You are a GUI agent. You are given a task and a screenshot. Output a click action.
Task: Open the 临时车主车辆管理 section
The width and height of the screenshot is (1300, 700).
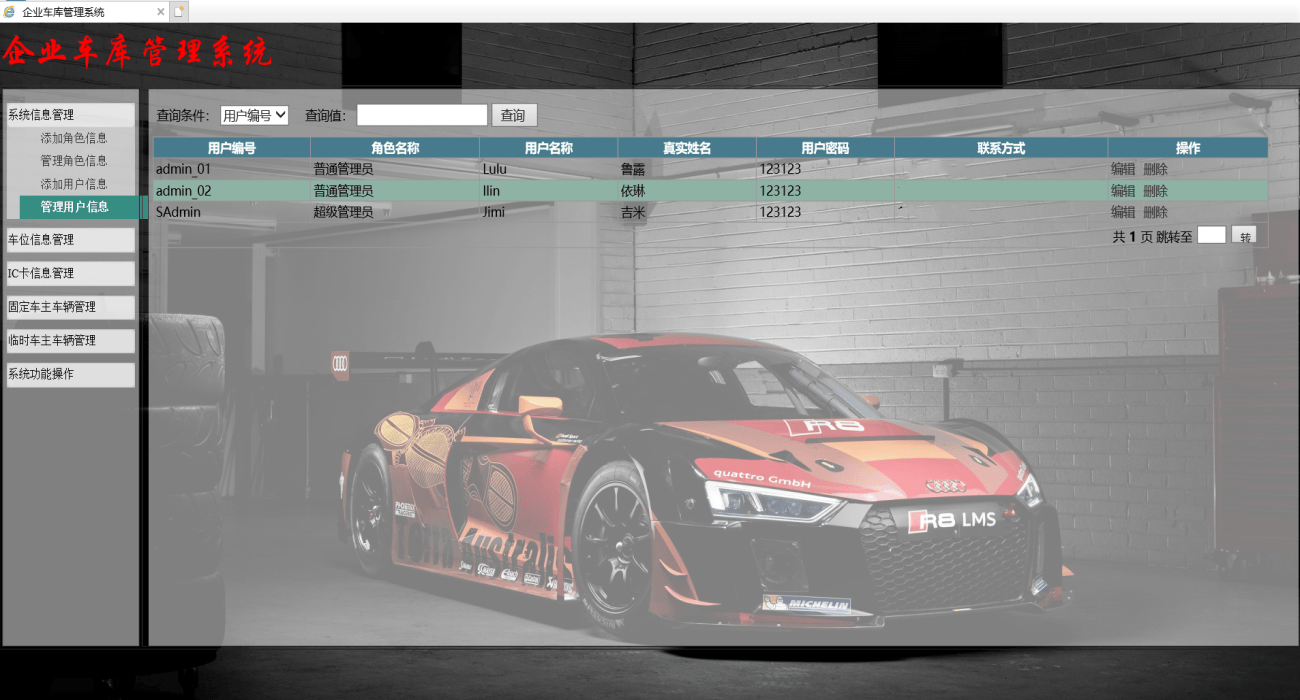70,341
